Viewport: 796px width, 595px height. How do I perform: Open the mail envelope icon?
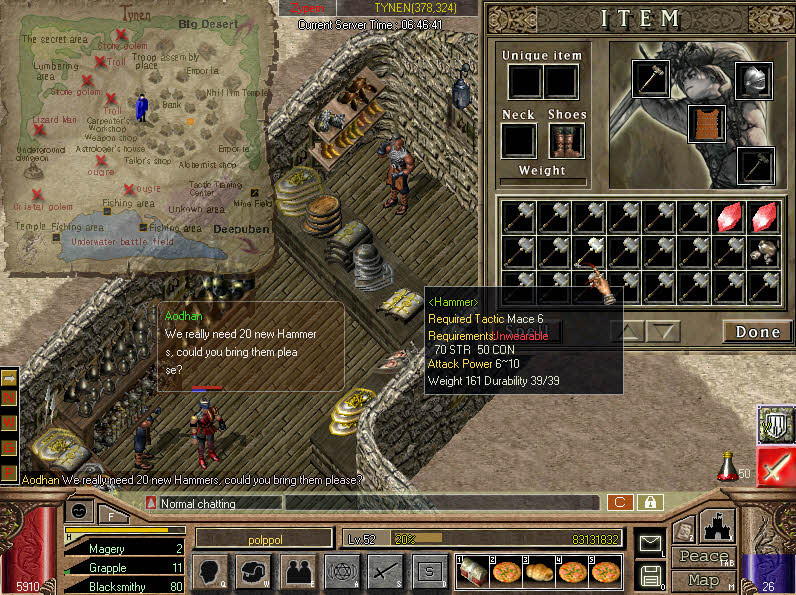[650, 544]
